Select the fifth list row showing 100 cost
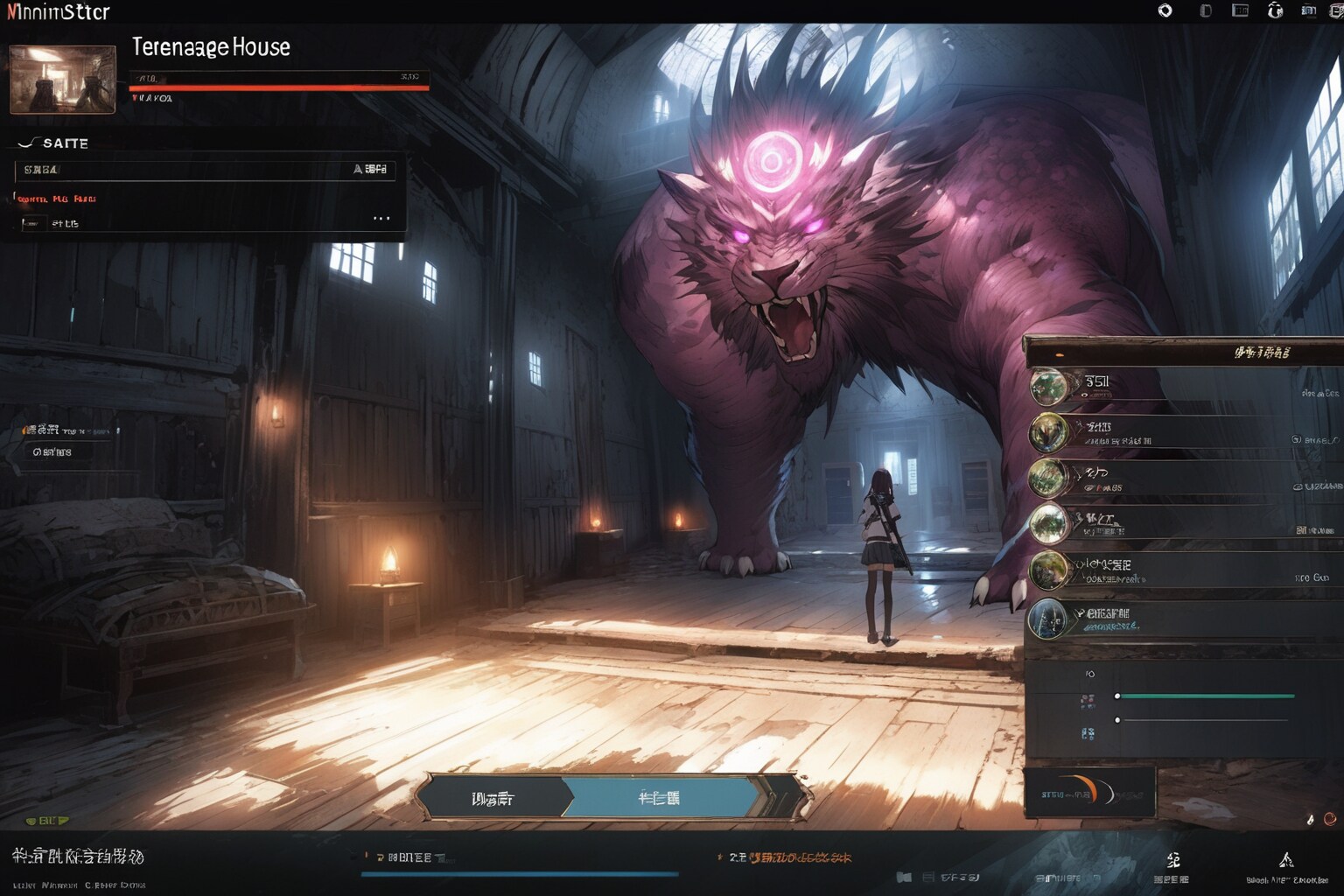The width and height of the screenshot is (1344, 896). [1181, 570]
